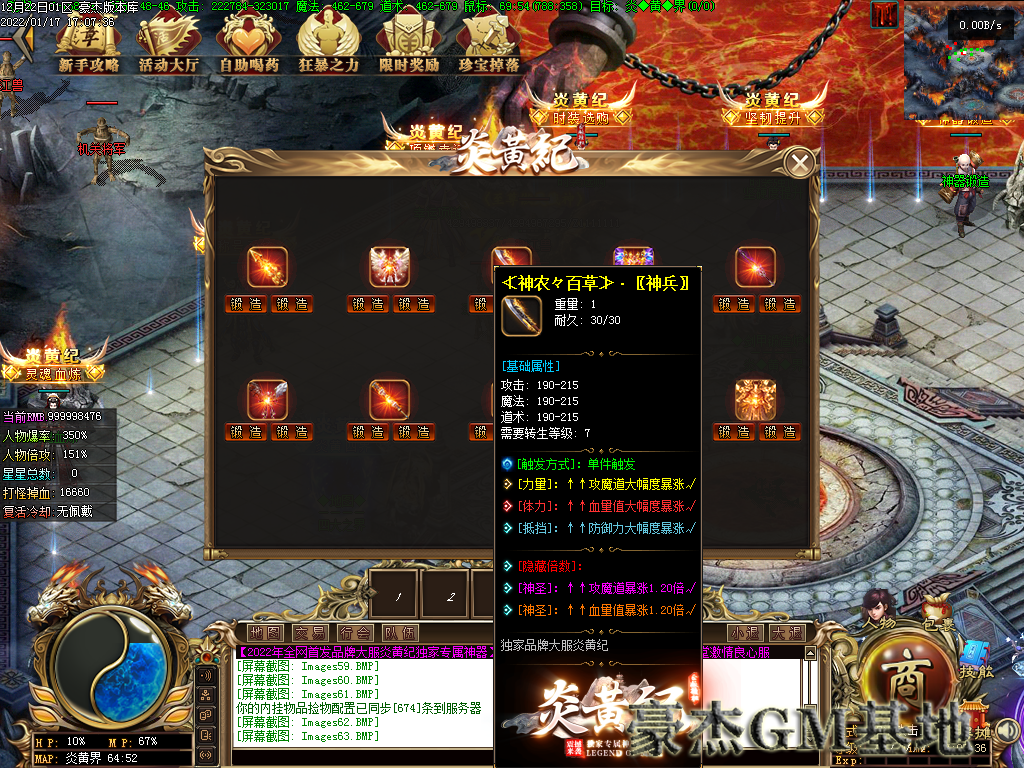1024x768 pixels.
Task: Open the 队伍 team button
Action: point(399,633)
